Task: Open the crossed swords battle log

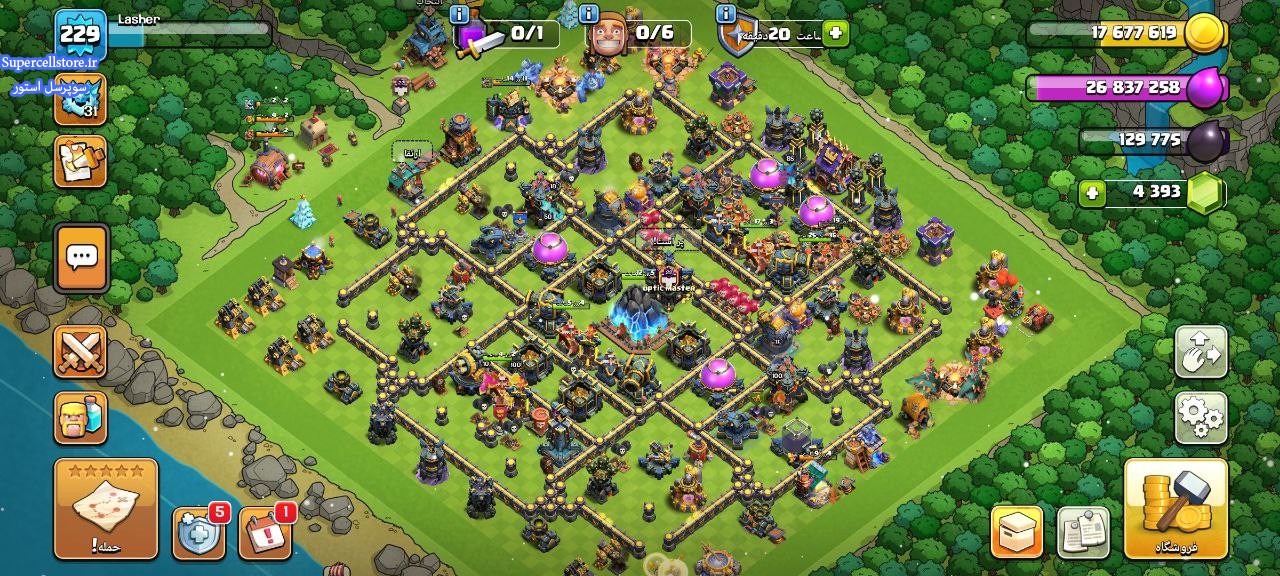Action: pos(80,351)
